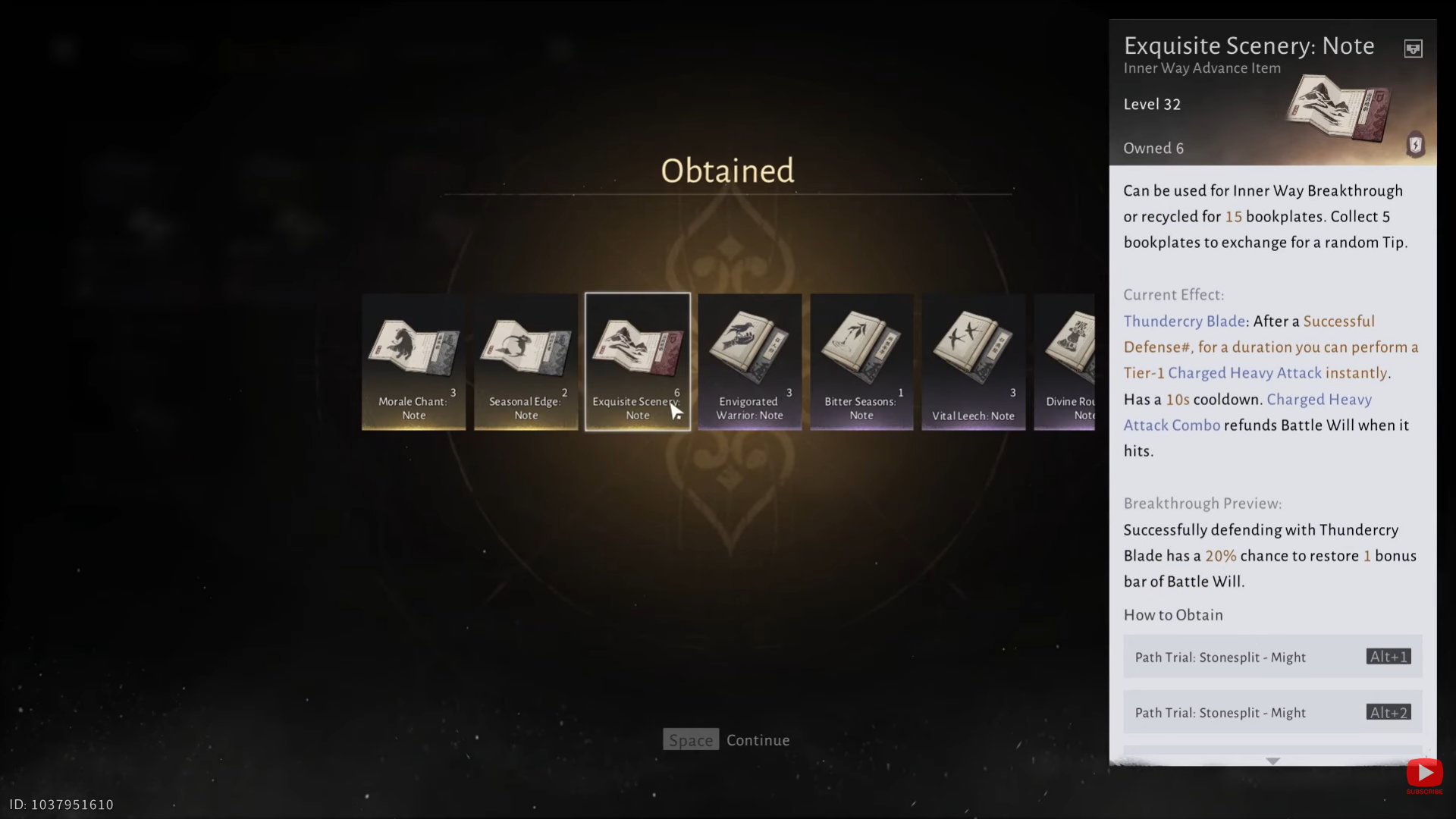Image resolution: width=1456 pixels, height=819 pixels.
Task: Open the Path Trial source marked Alt+2
Action: click(x=1272, y=712)
